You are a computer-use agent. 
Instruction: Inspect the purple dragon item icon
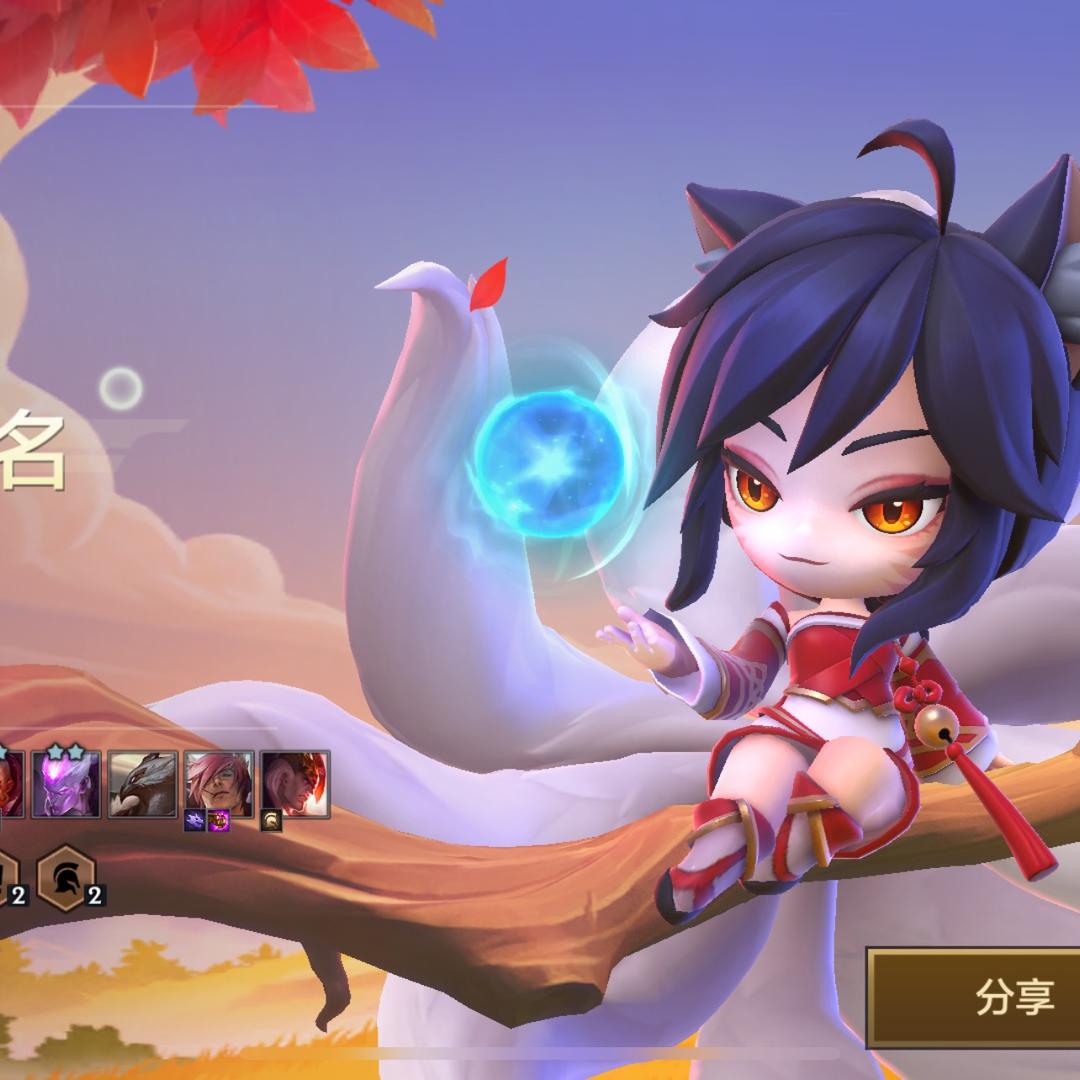(196, 821)
